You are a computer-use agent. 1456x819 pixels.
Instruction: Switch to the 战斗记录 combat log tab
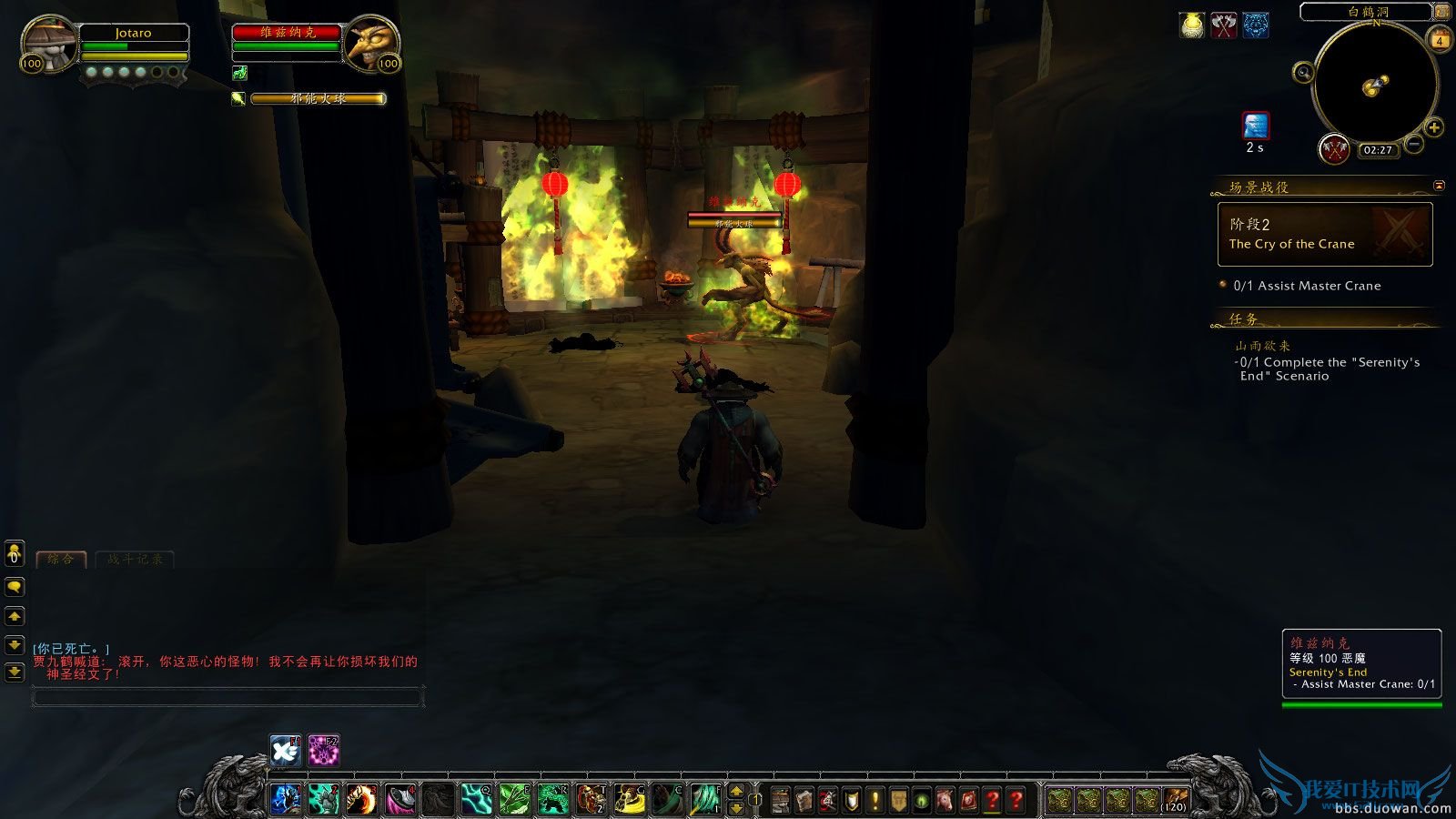(x=133, y=561)
